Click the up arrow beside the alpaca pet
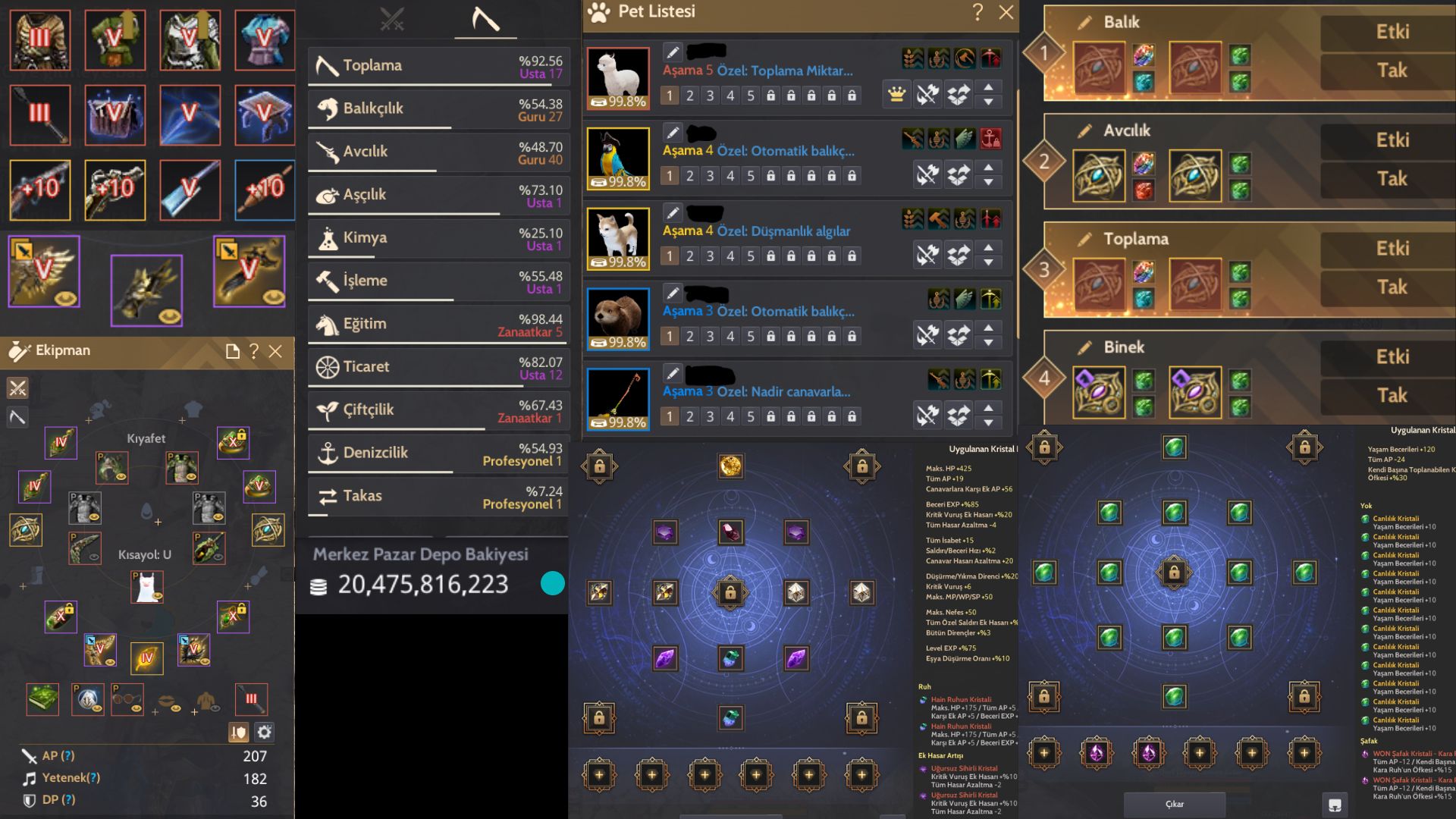 989,89
